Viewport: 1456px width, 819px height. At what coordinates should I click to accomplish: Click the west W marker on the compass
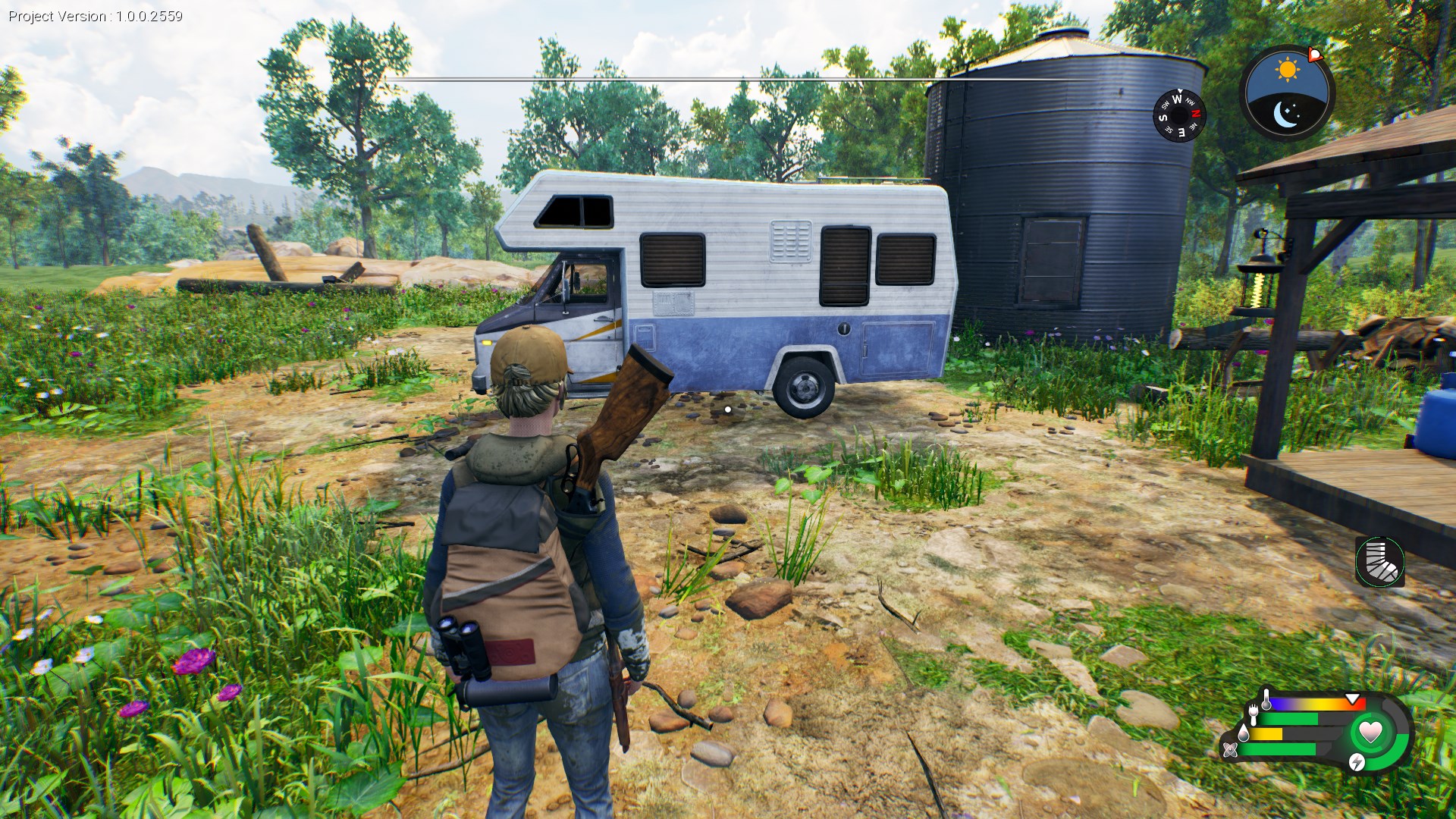[x=1177, y=99]
